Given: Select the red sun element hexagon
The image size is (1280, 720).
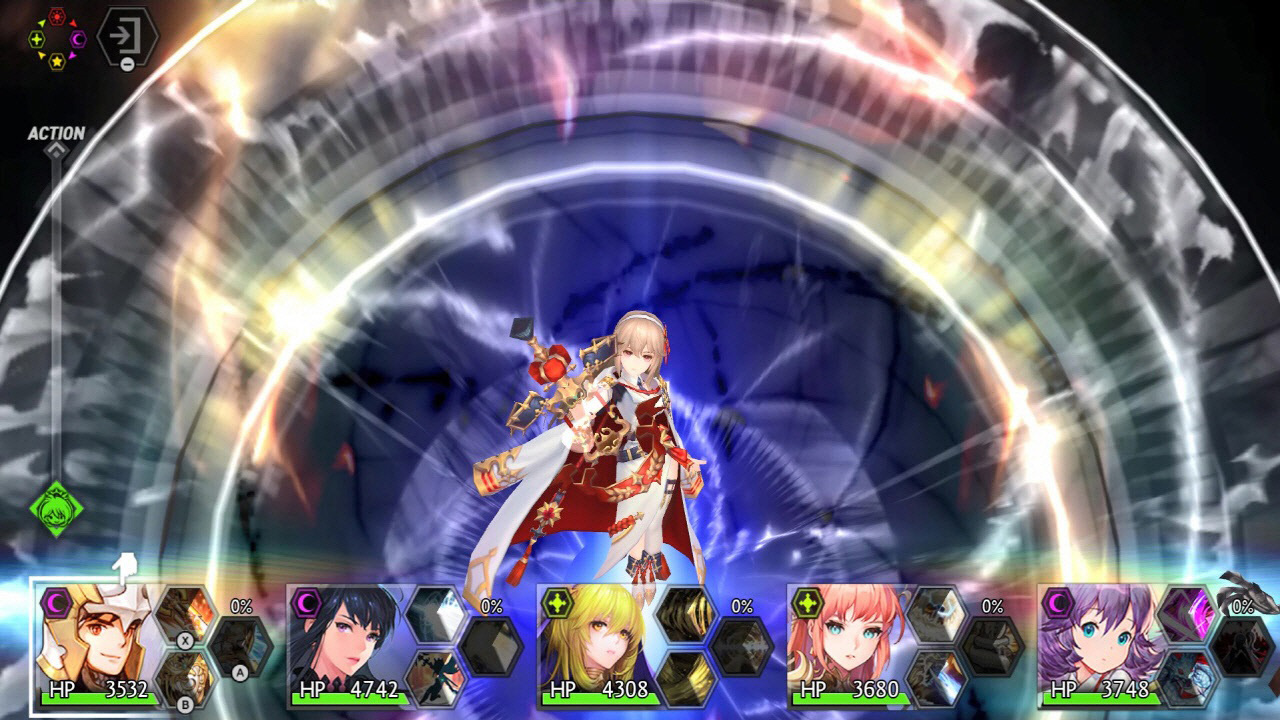Looking at the screenshot, I should pos(57,16).
